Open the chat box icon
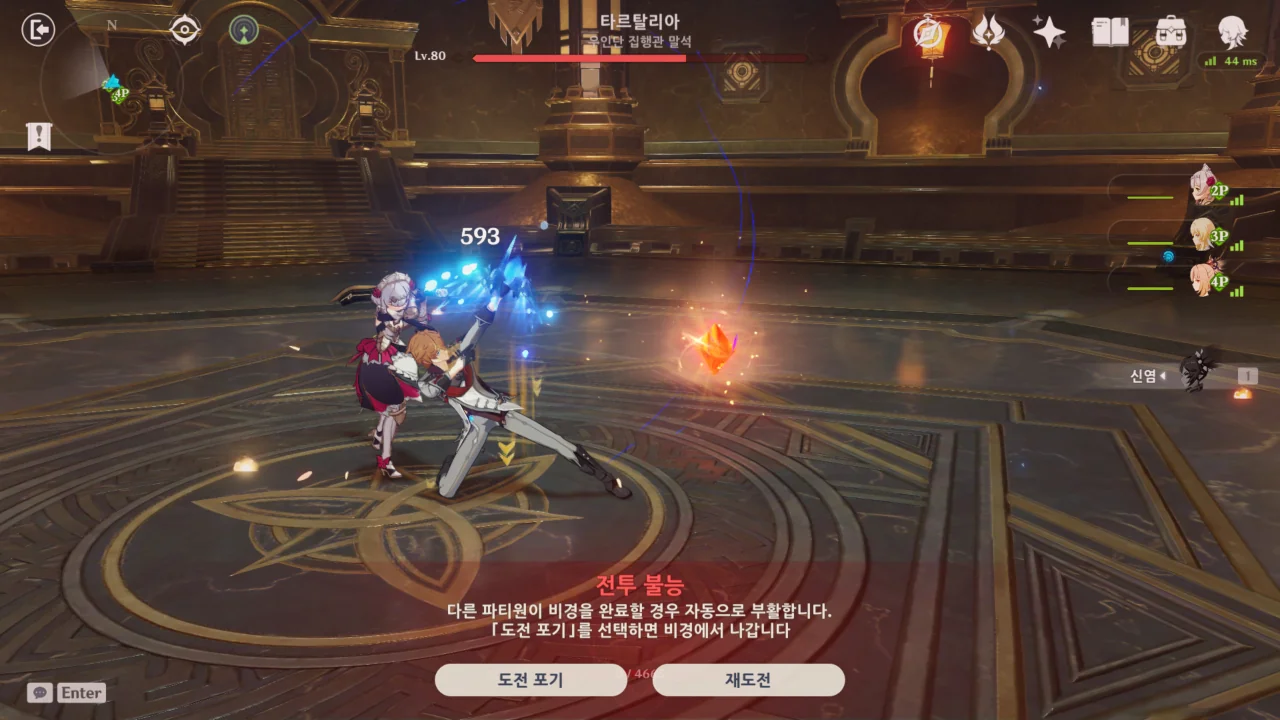 40,692
